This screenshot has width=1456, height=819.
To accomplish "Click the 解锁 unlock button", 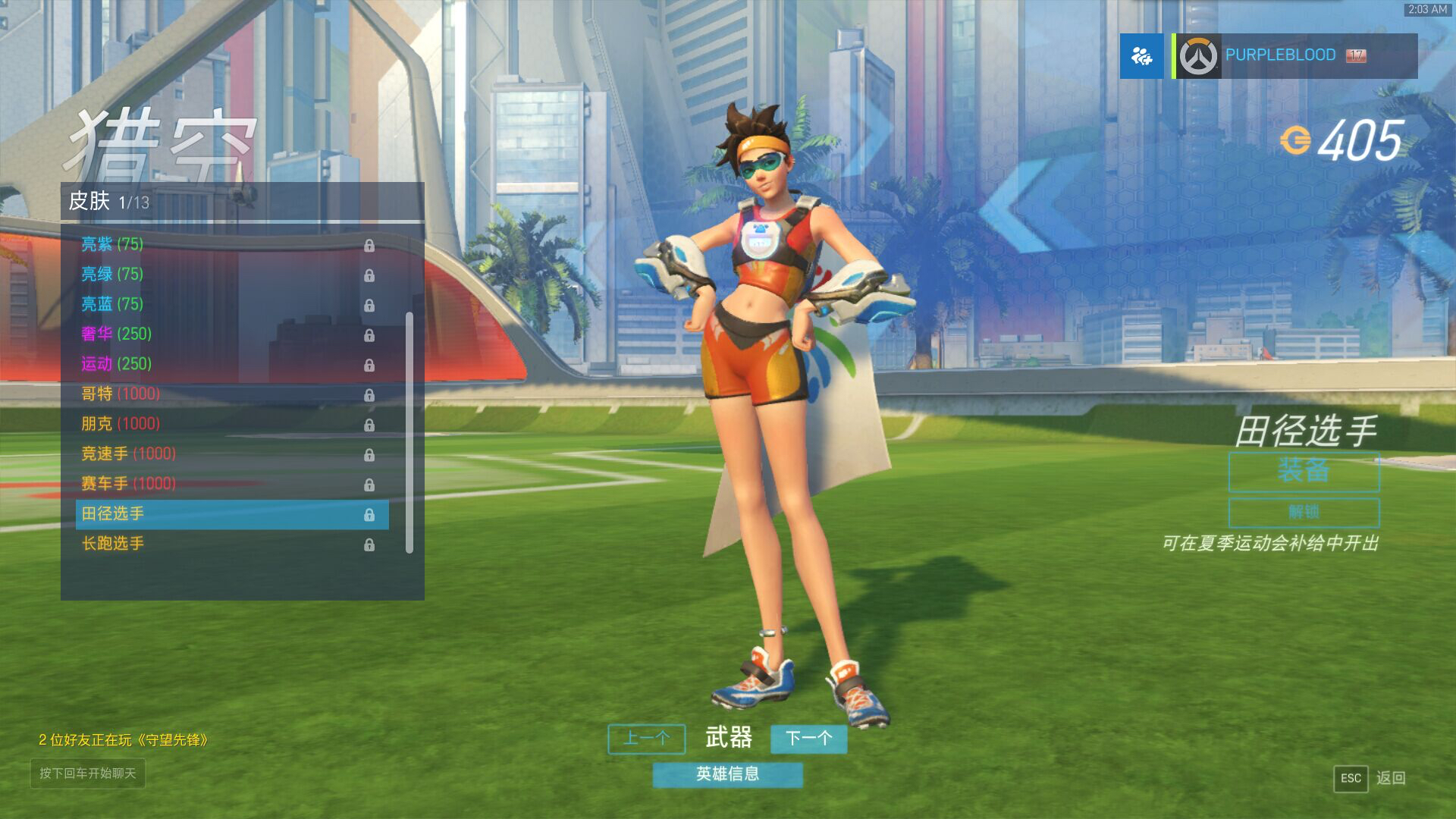I will [x=1304, y=513].
